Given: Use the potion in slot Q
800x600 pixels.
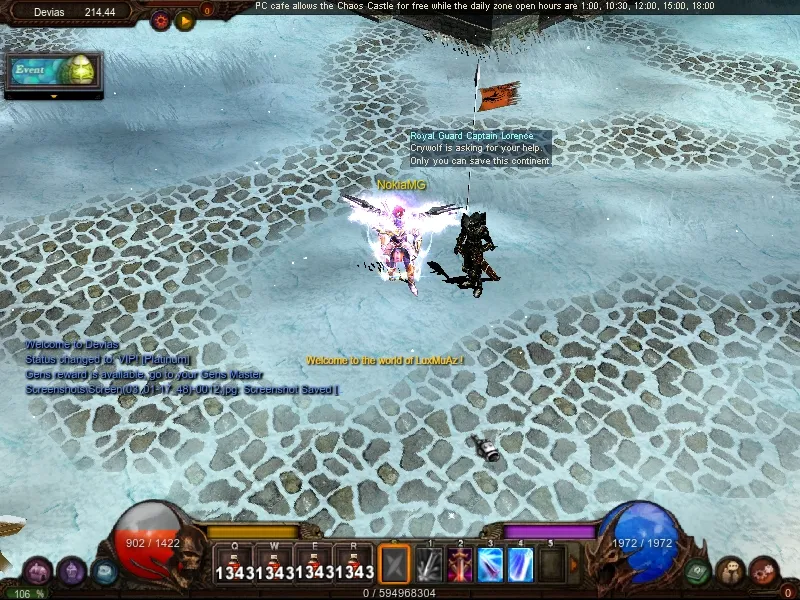Looking at the screenshot, I should coord(235,565).
